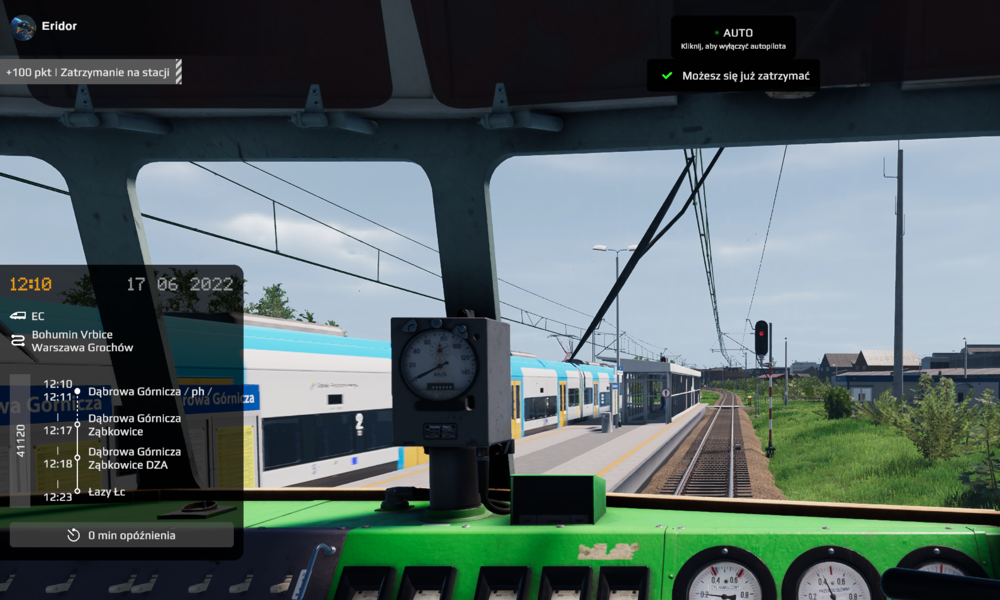Viewport: 1000px width, 600px height.
Task: Select the Dąbrowa Górnicza Ząbkowice DZA timetable stop
Action: (134, 458)
